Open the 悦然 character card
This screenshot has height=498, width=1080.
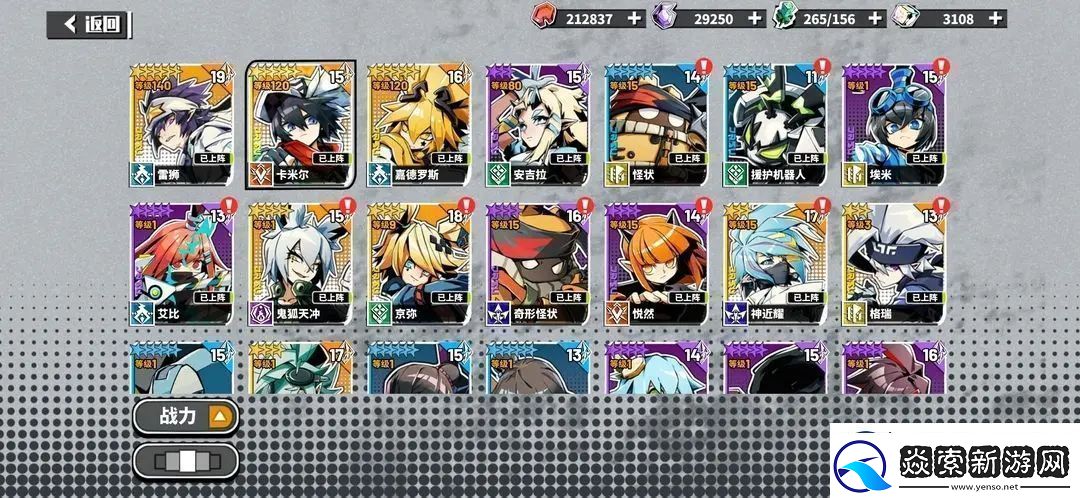click(656, 263)
